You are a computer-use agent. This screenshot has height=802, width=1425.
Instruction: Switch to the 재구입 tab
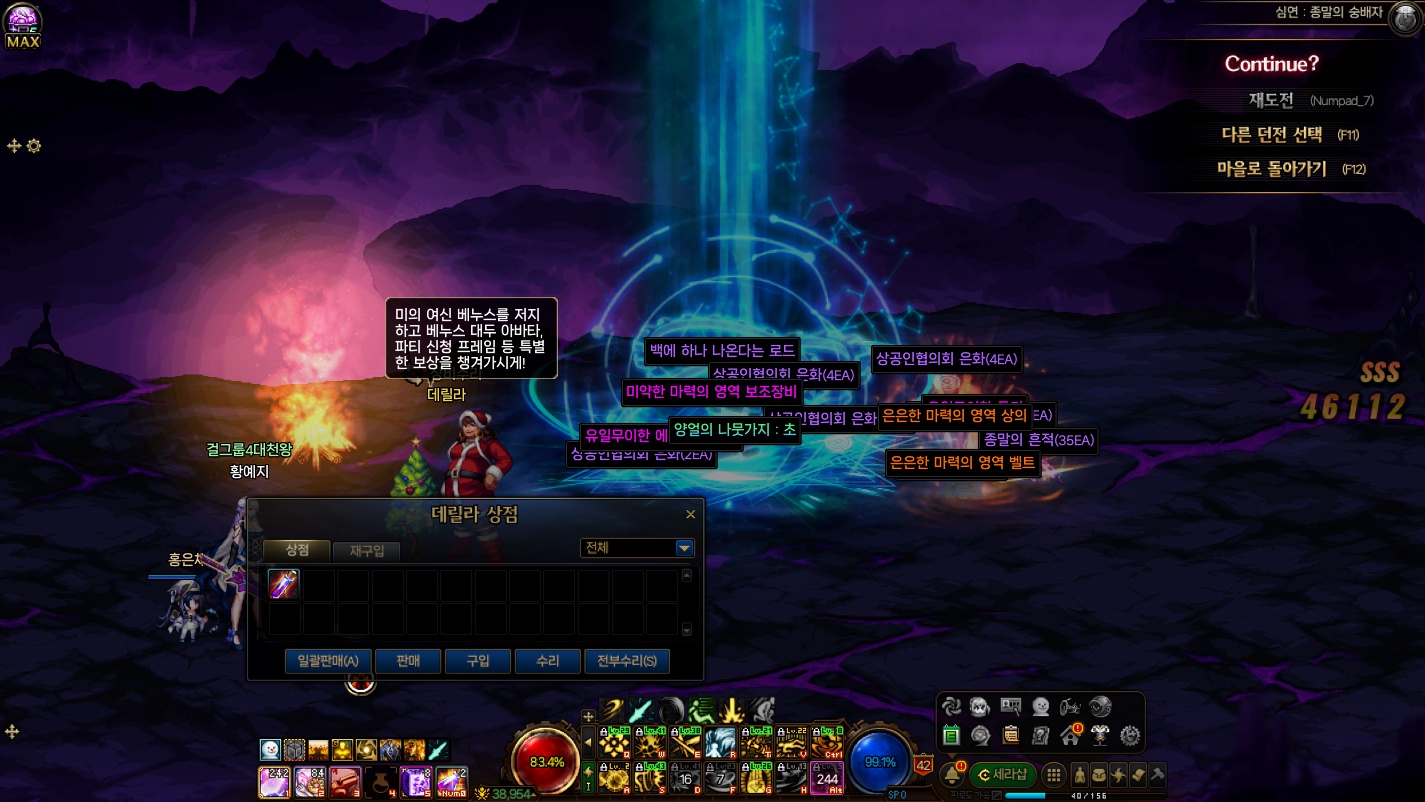tap(367, 551)
